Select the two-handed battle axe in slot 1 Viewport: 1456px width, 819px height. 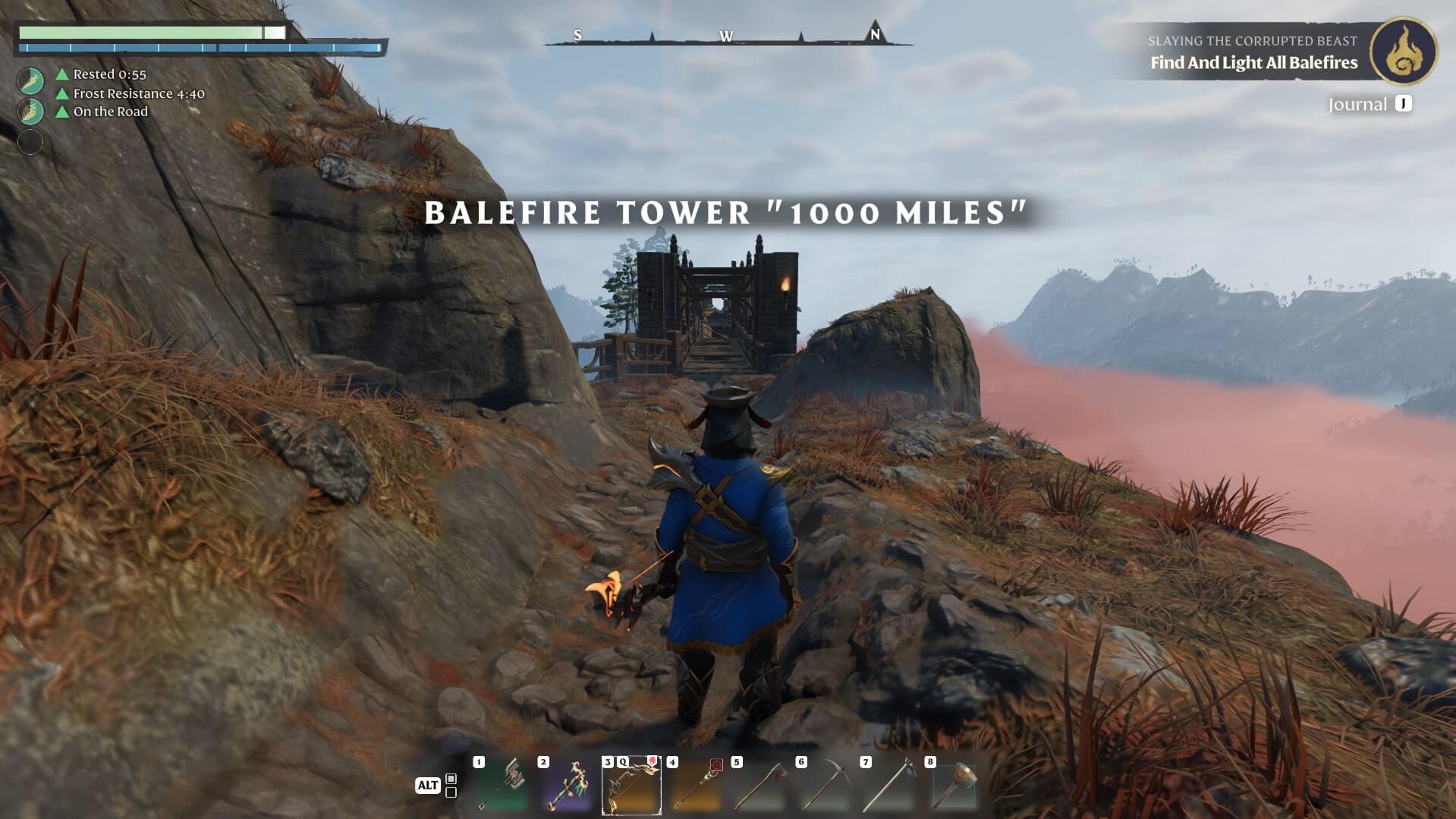click(x=502, y=786)
